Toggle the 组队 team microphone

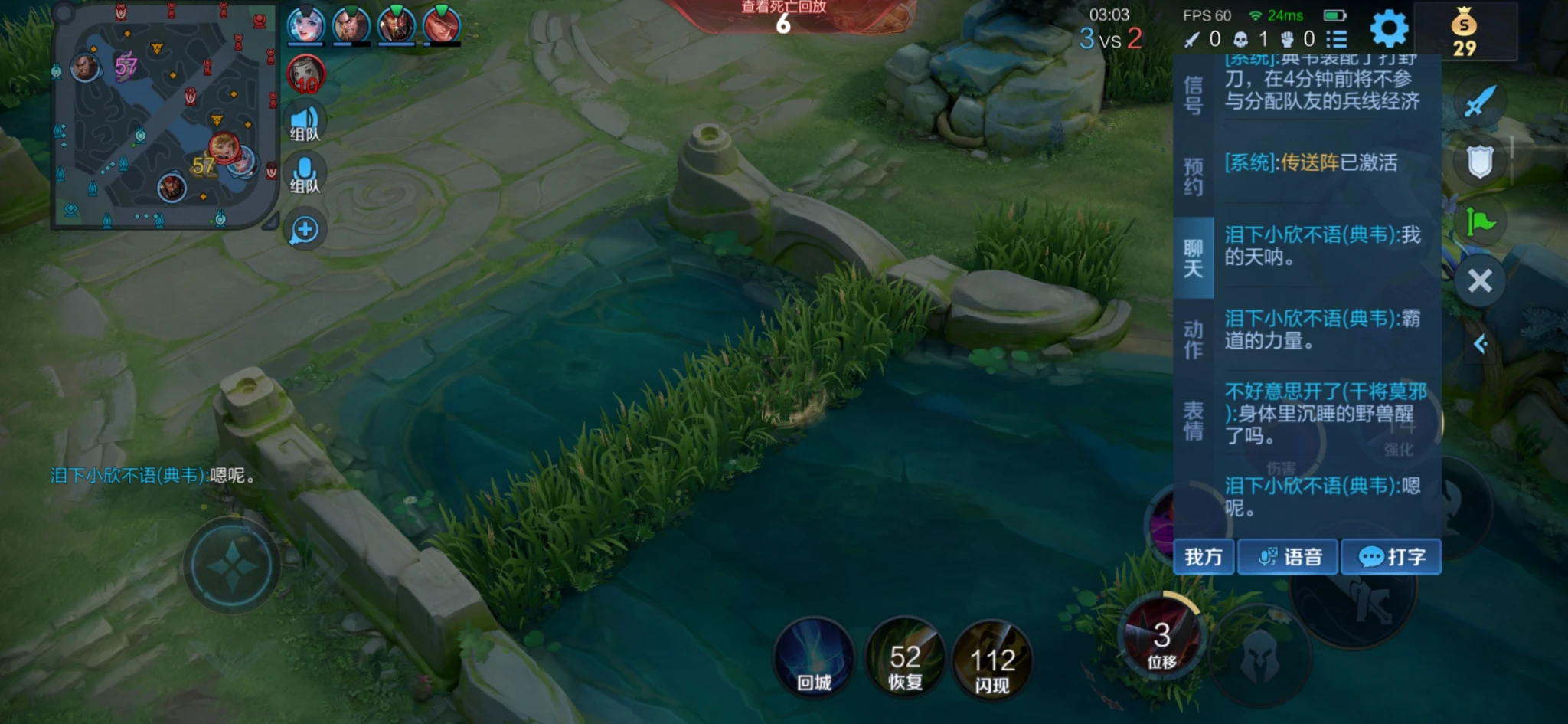tap(305, 175)
